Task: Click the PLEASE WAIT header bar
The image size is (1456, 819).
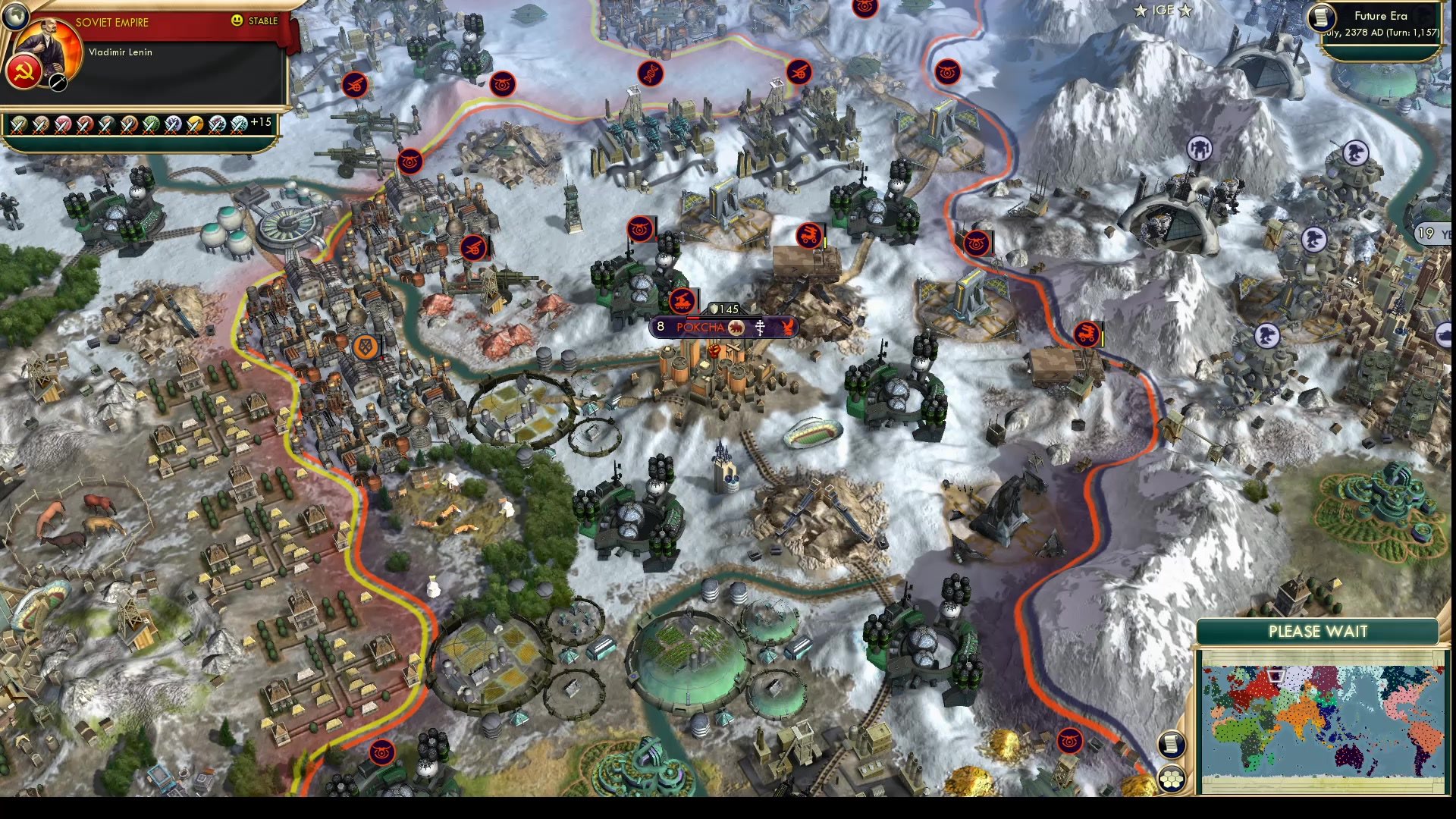Action: coord(1318,632)
